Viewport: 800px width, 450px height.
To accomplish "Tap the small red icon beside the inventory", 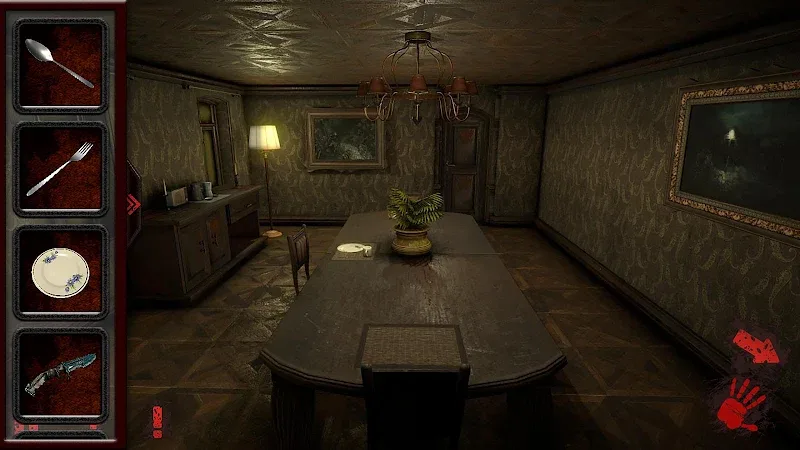I will click(156, 420).
